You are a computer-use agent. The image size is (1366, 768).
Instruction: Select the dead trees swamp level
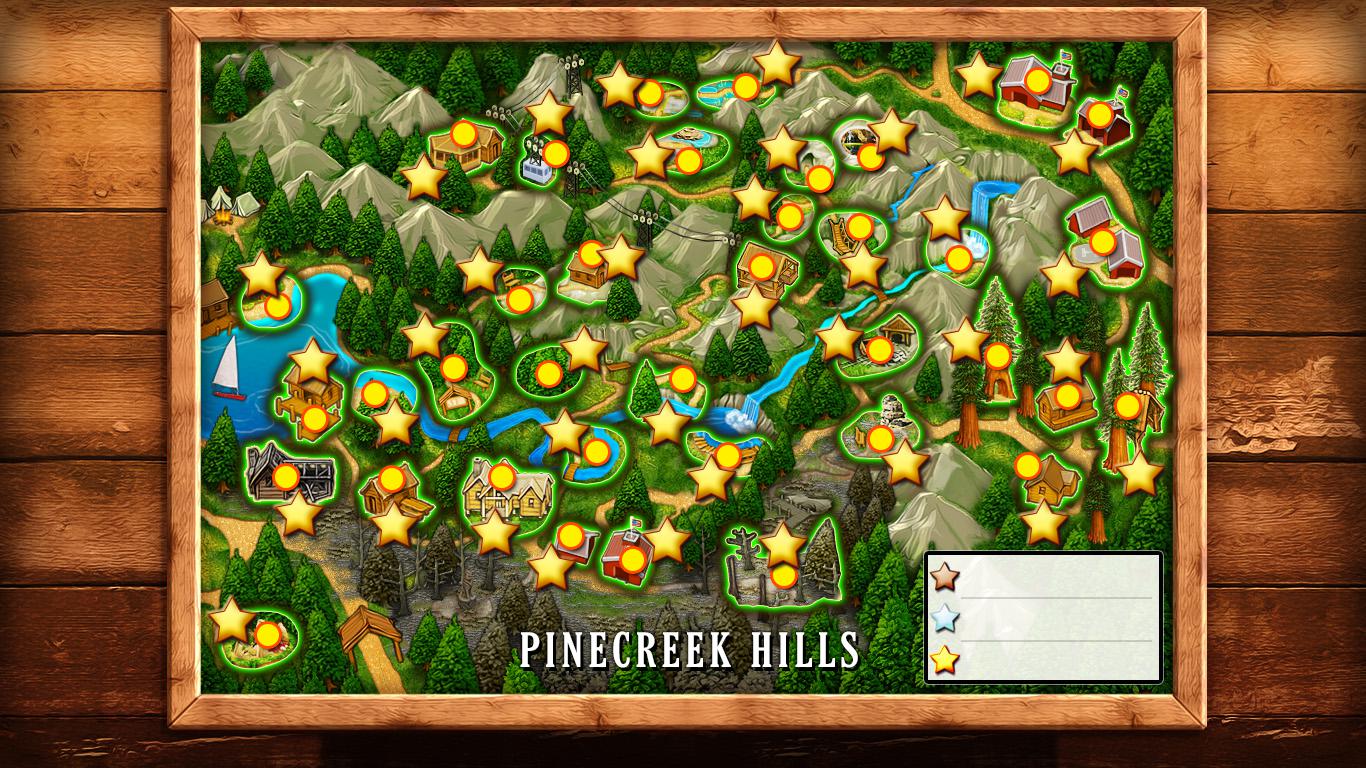[784, 576]
